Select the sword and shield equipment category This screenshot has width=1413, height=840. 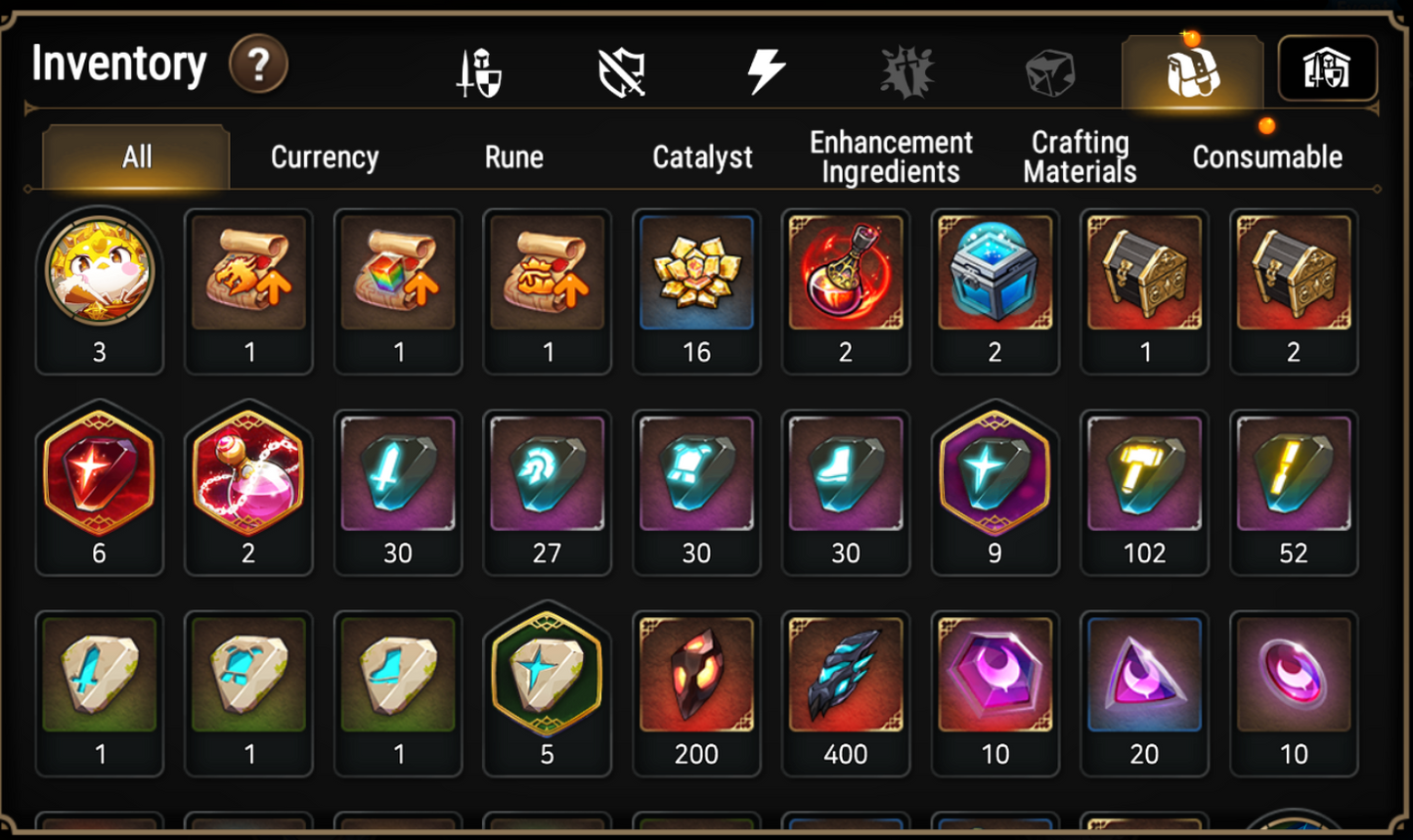coord(480,72)
